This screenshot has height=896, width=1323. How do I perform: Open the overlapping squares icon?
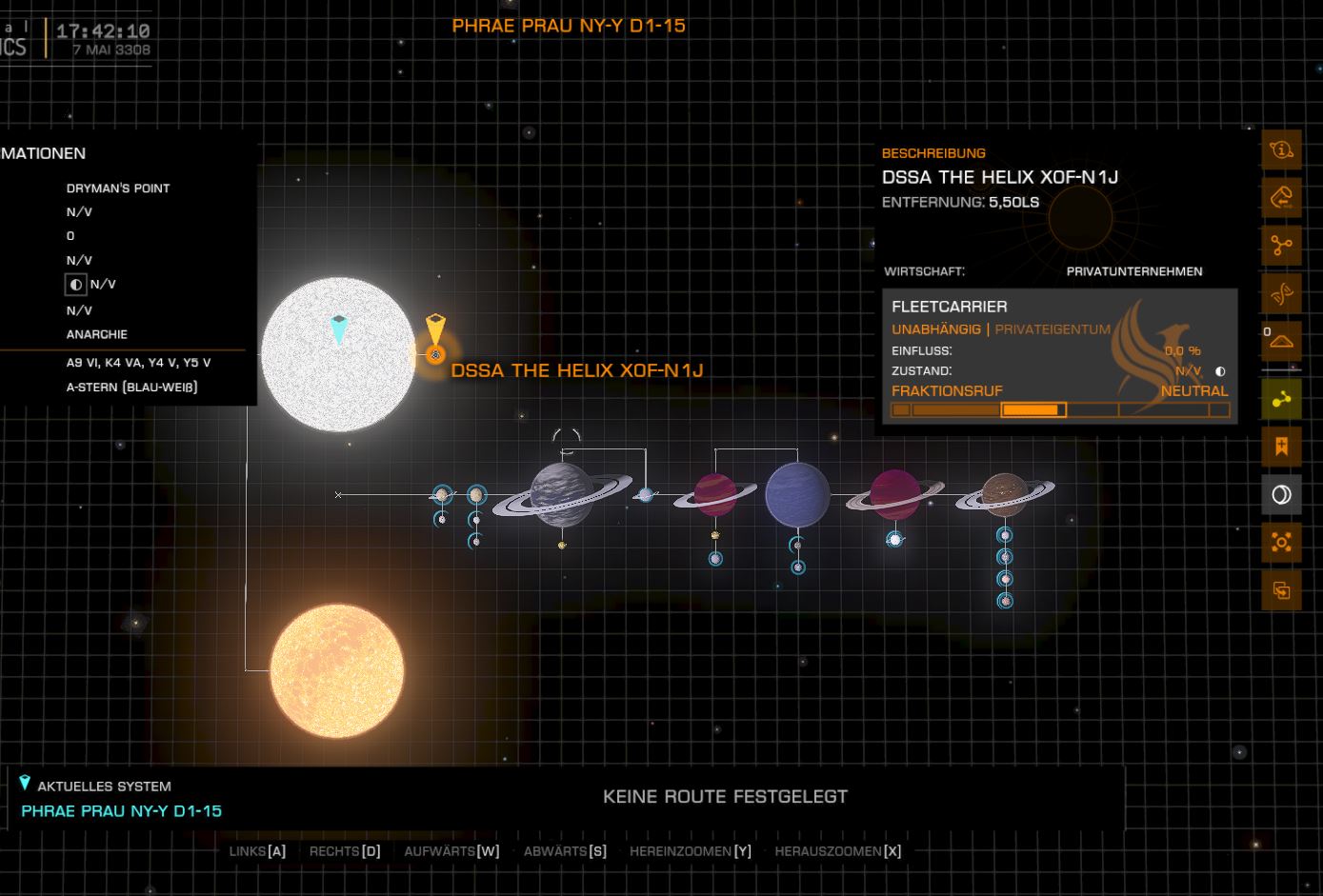(1281, 590)
